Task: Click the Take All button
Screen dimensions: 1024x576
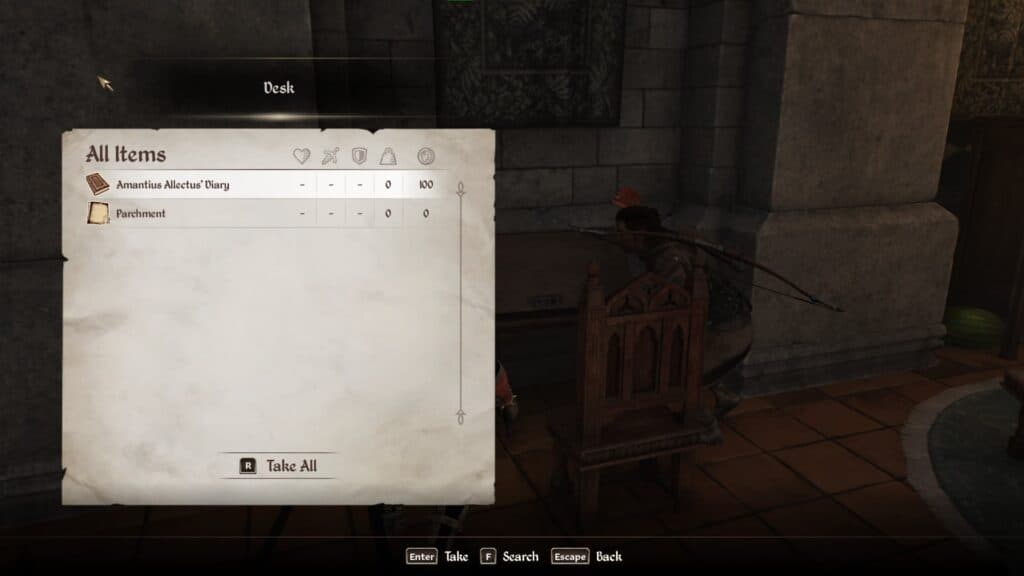Action: tap(280, 466)
